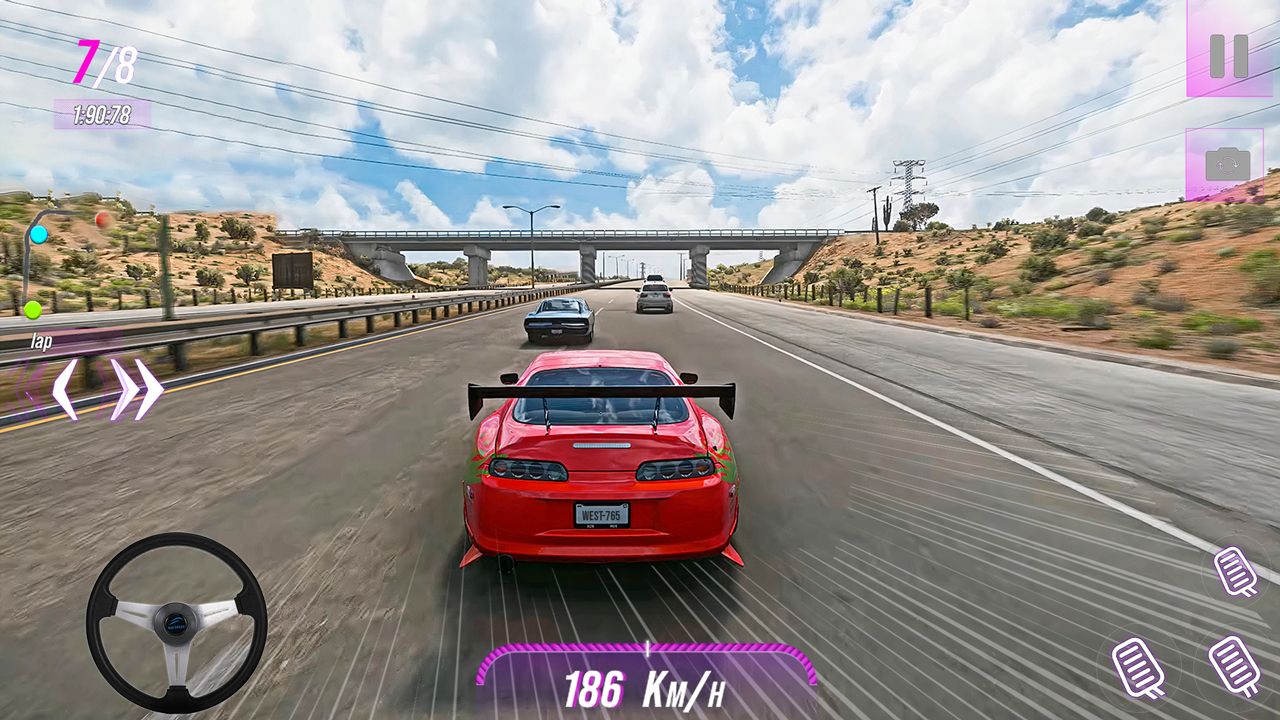Toggle the accelerator pedal control
The height and width of the screenshot is (720, 1280).
(1232, 665)
